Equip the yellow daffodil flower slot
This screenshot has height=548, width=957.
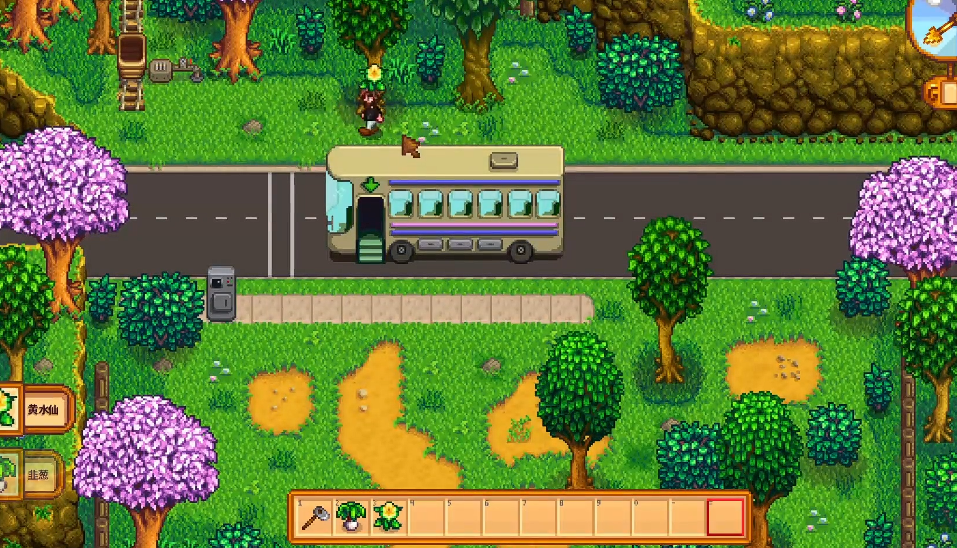coord(388,516)
